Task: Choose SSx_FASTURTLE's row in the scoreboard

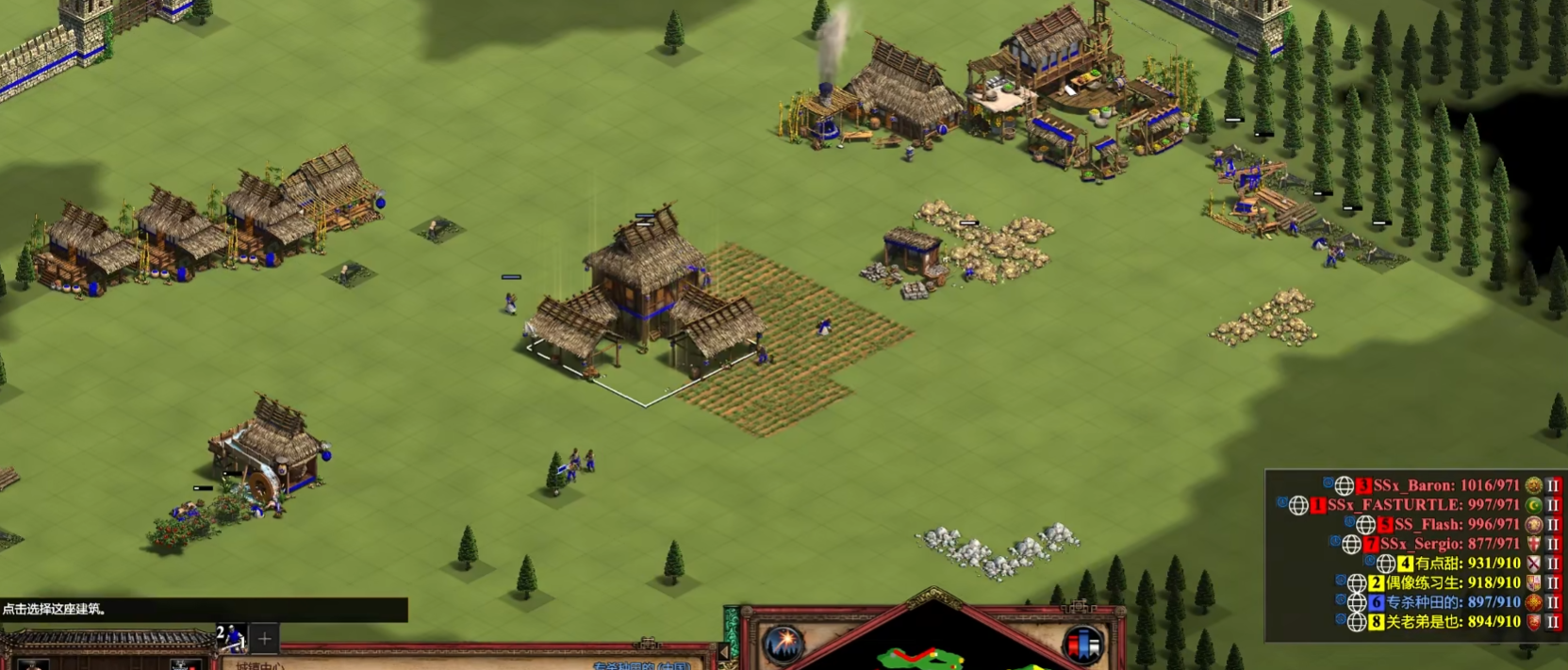Action: pos(1422,505)
